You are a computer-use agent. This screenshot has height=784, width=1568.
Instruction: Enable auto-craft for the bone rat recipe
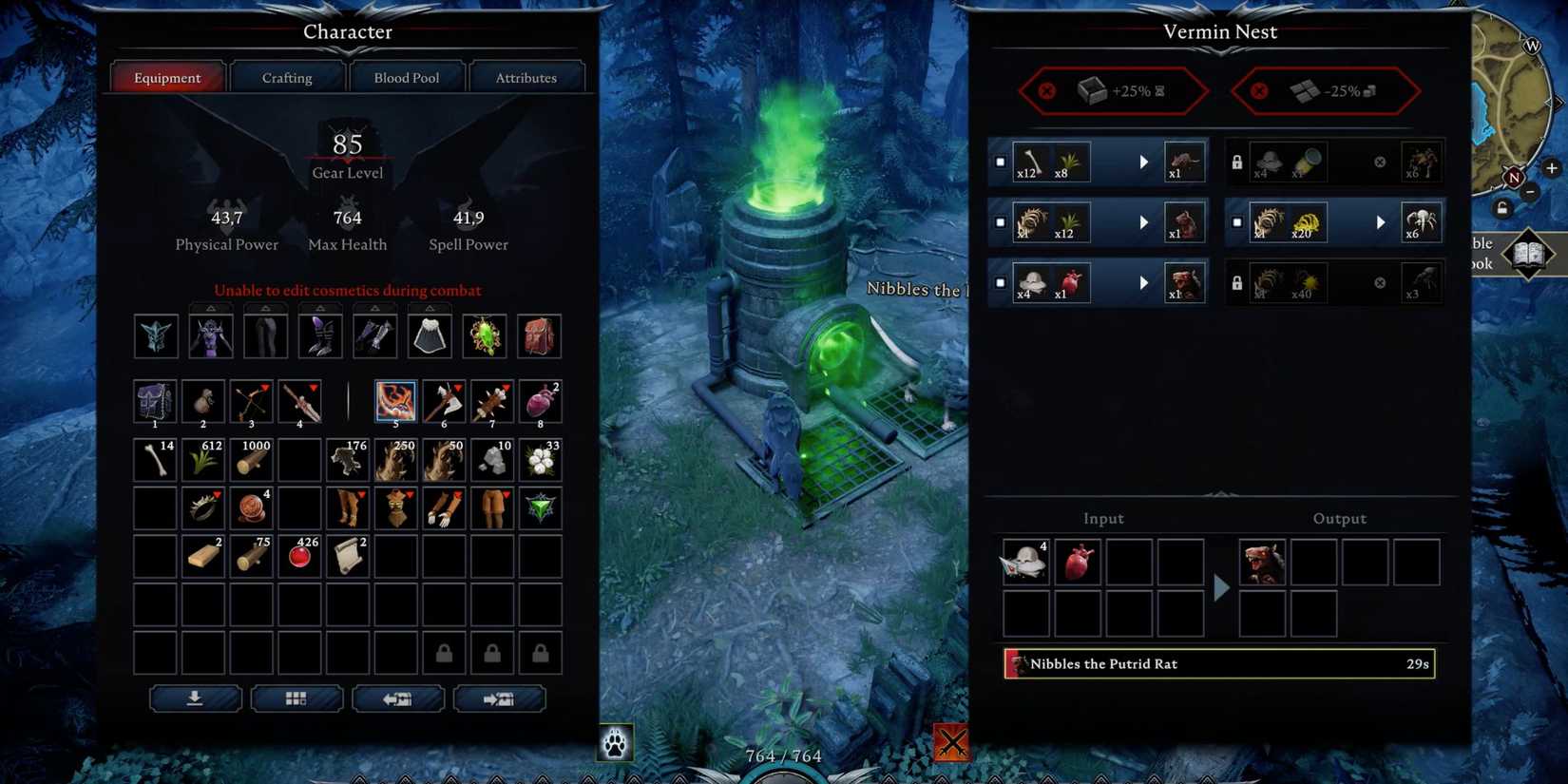(x=1001, y=162)
